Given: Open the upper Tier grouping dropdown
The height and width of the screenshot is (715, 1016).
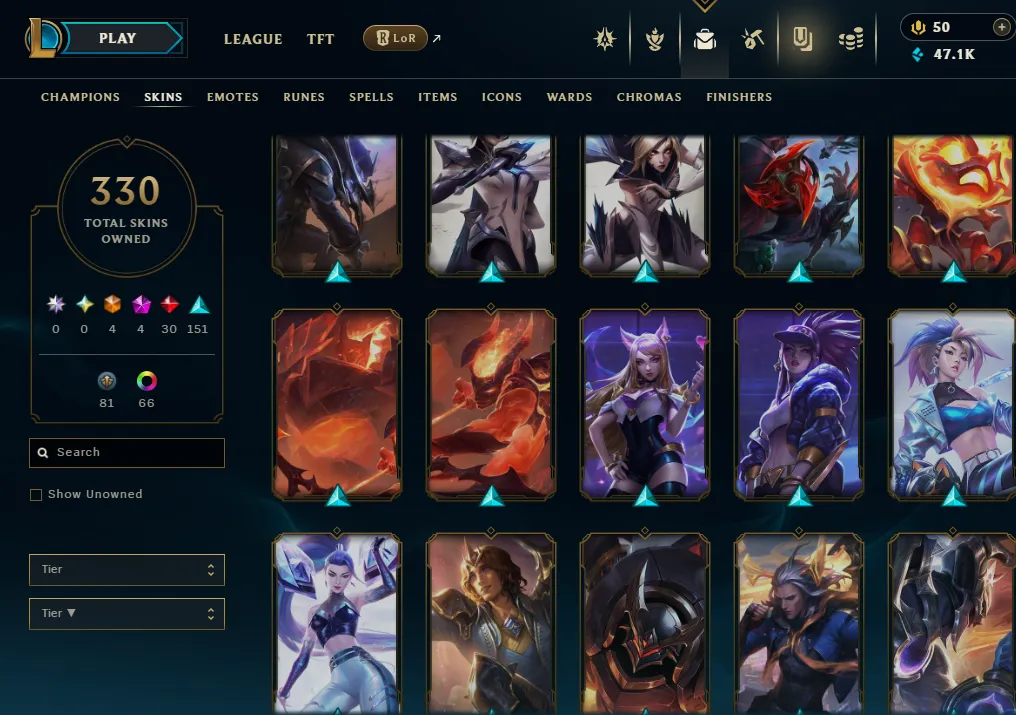Looking at the screenshot, I should coord(127,570).
